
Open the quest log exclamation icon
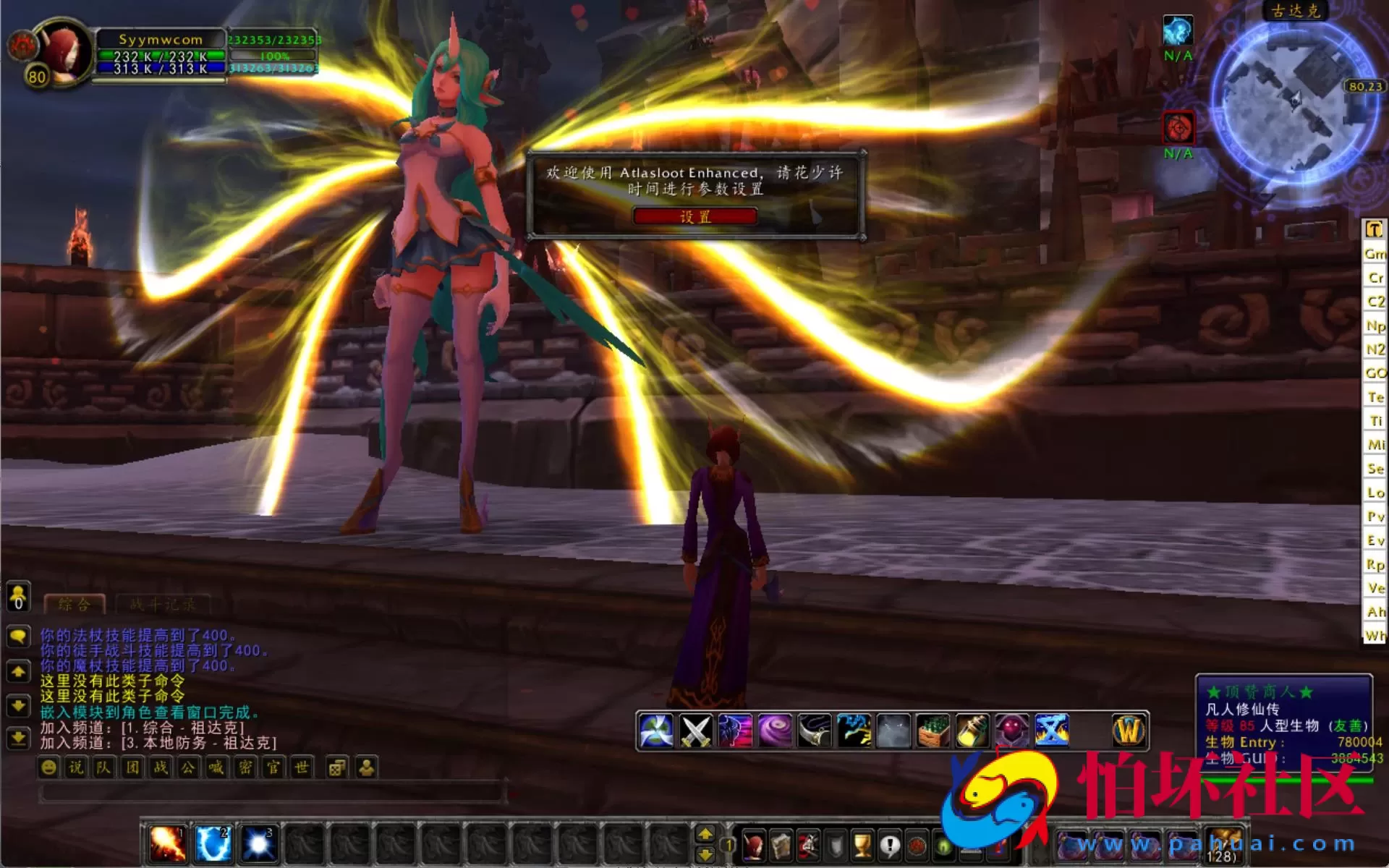pos(888,844)
